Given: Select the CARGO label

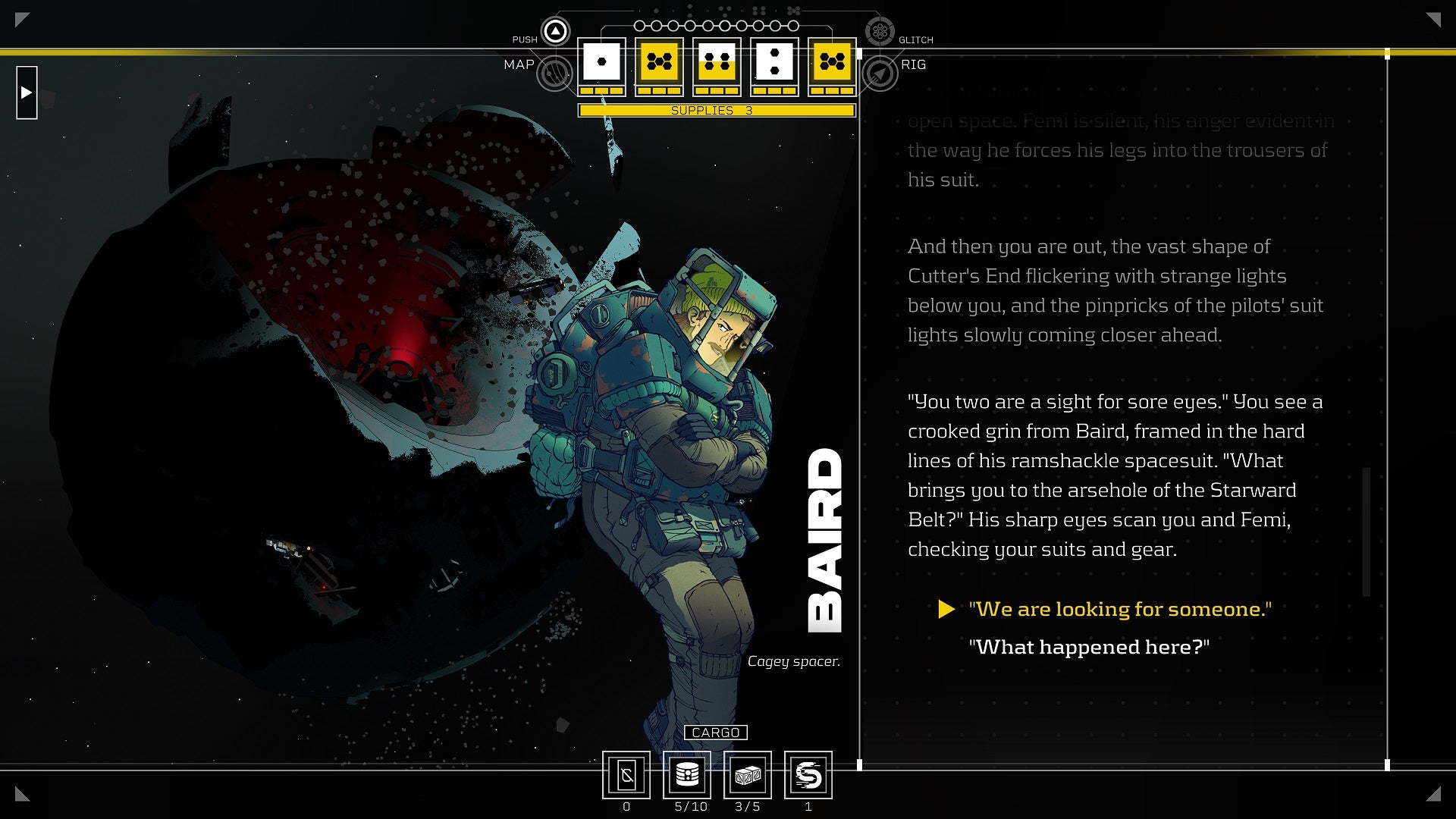Looking at the screenshot, I should click(716, 733).
